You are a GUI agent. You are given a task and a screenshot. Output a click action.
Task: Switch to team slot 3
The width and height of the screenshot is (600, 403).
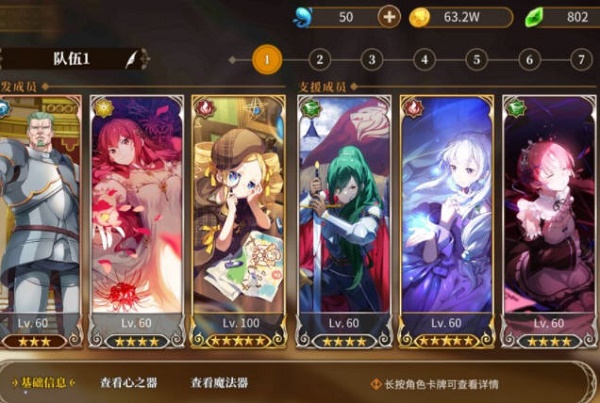371,60
